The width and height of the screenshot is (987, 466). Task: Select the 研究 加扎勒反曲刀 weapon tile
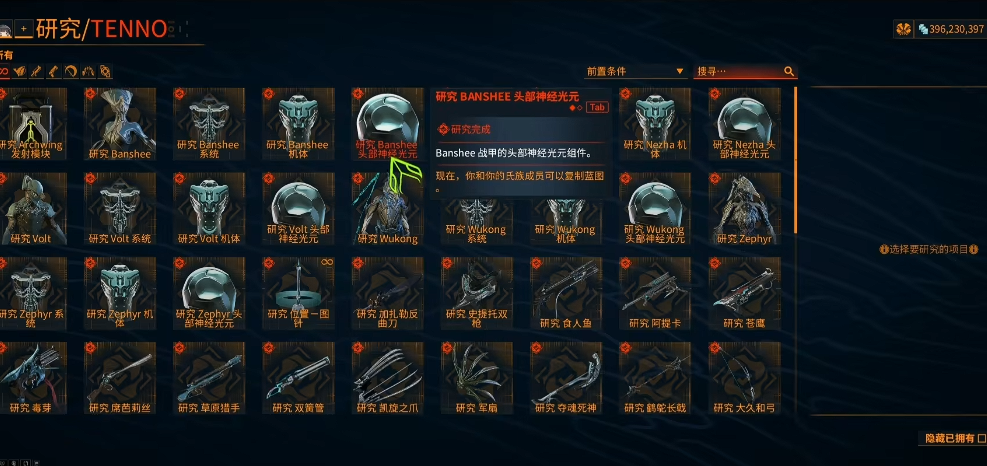point(387,293)
